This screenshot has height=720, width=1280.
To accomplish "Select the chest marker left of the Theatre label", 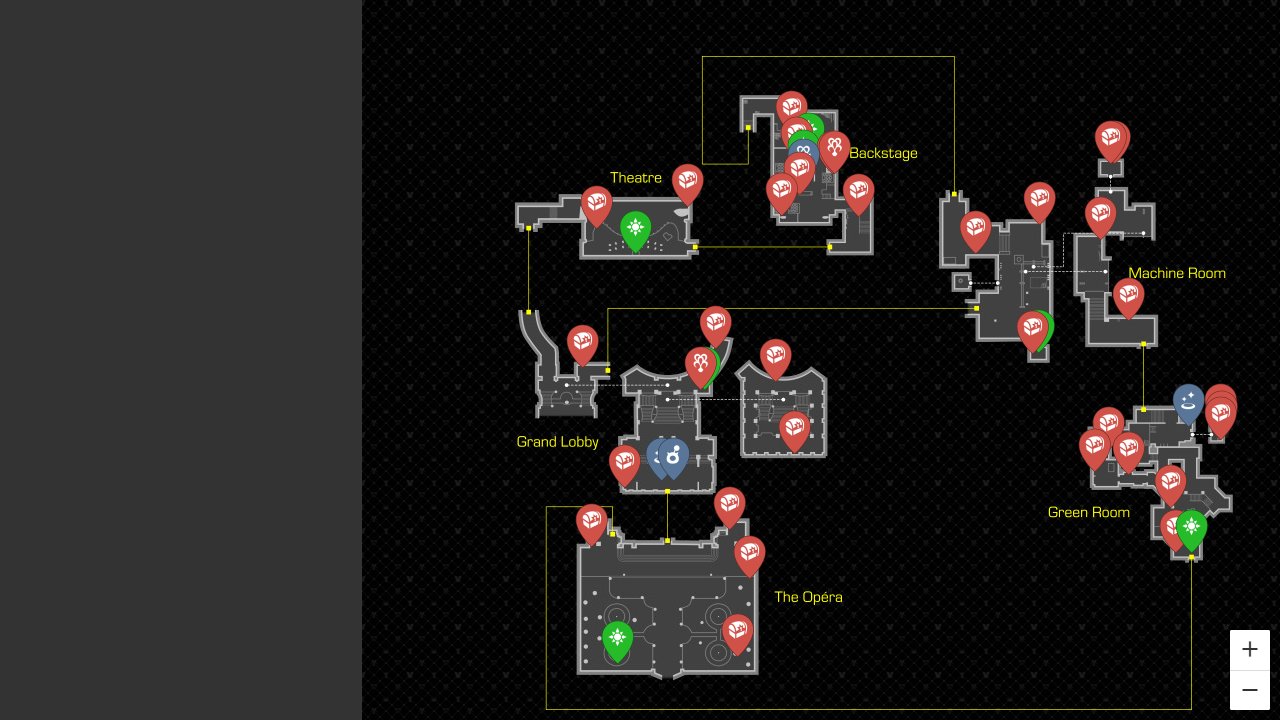I will [596, 200].
